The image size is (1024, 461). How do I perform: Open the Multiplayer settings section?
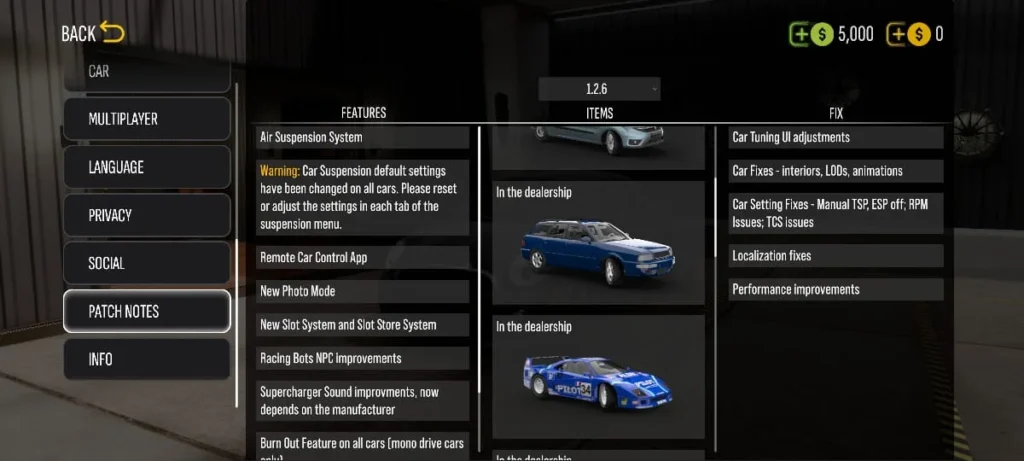[x=146, y=119]
